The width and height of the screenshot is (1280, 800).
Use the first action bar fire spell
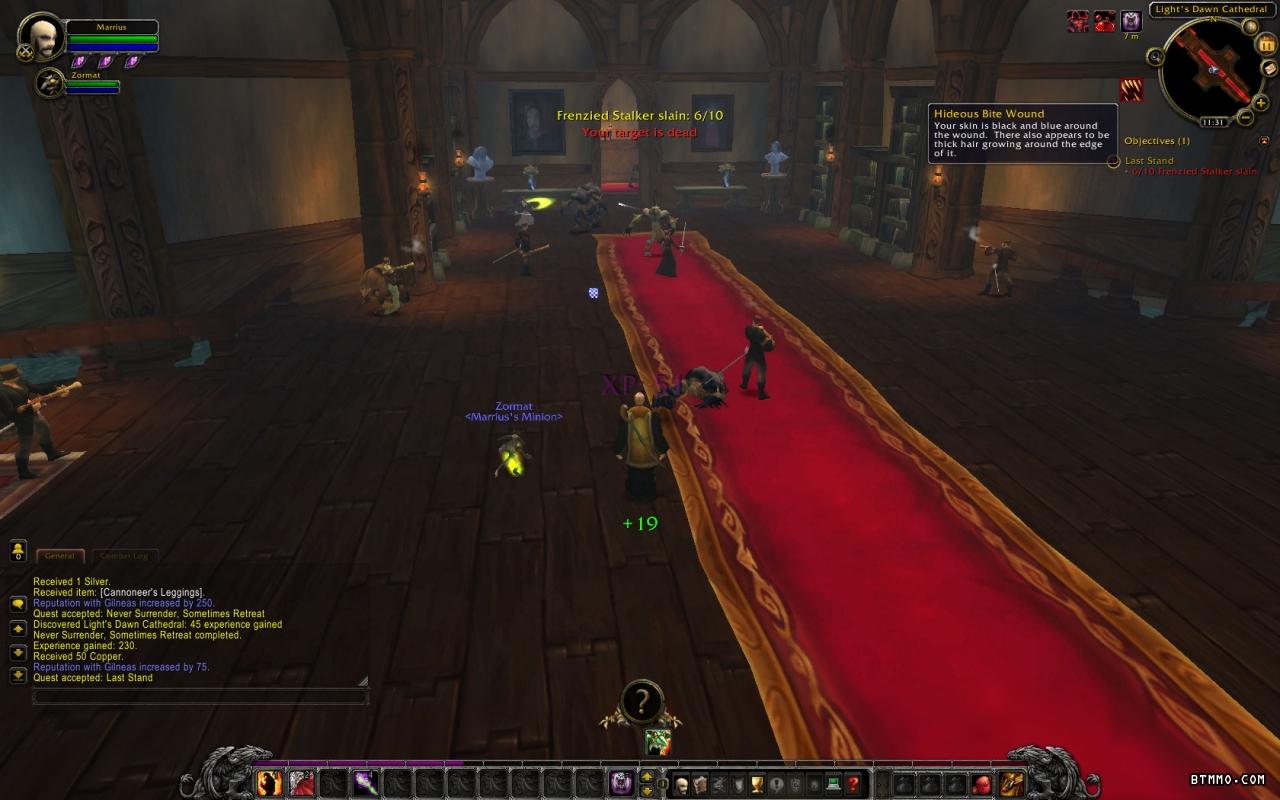point(269,783)
